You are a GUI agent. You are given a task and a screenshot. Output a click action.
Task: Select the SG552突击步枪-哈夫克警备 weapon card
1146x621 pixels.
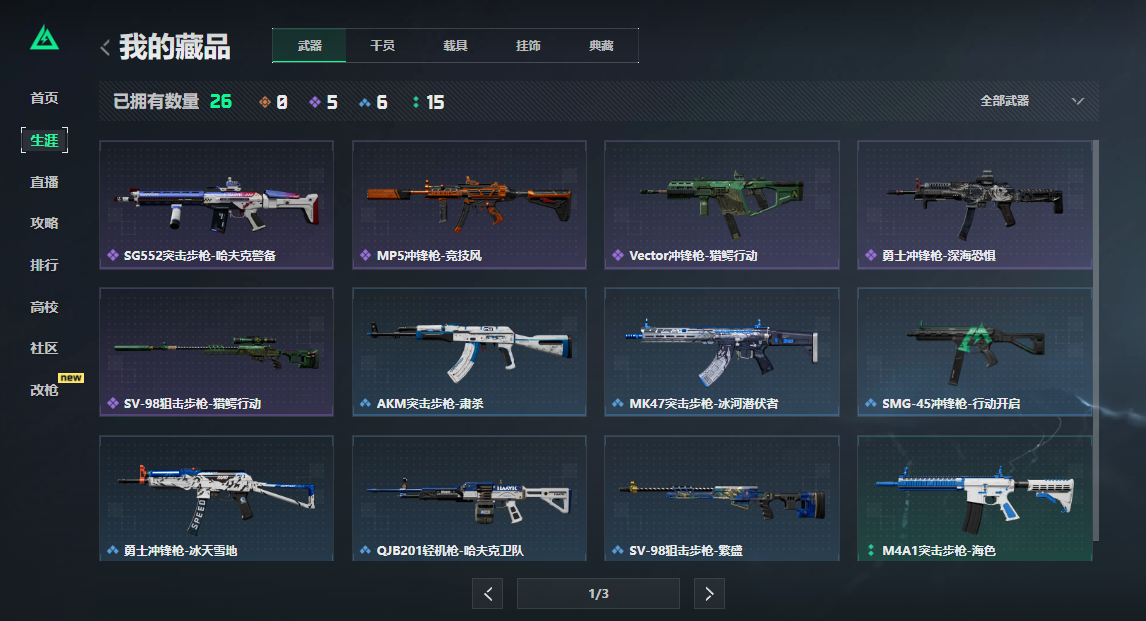pos(216,205)
